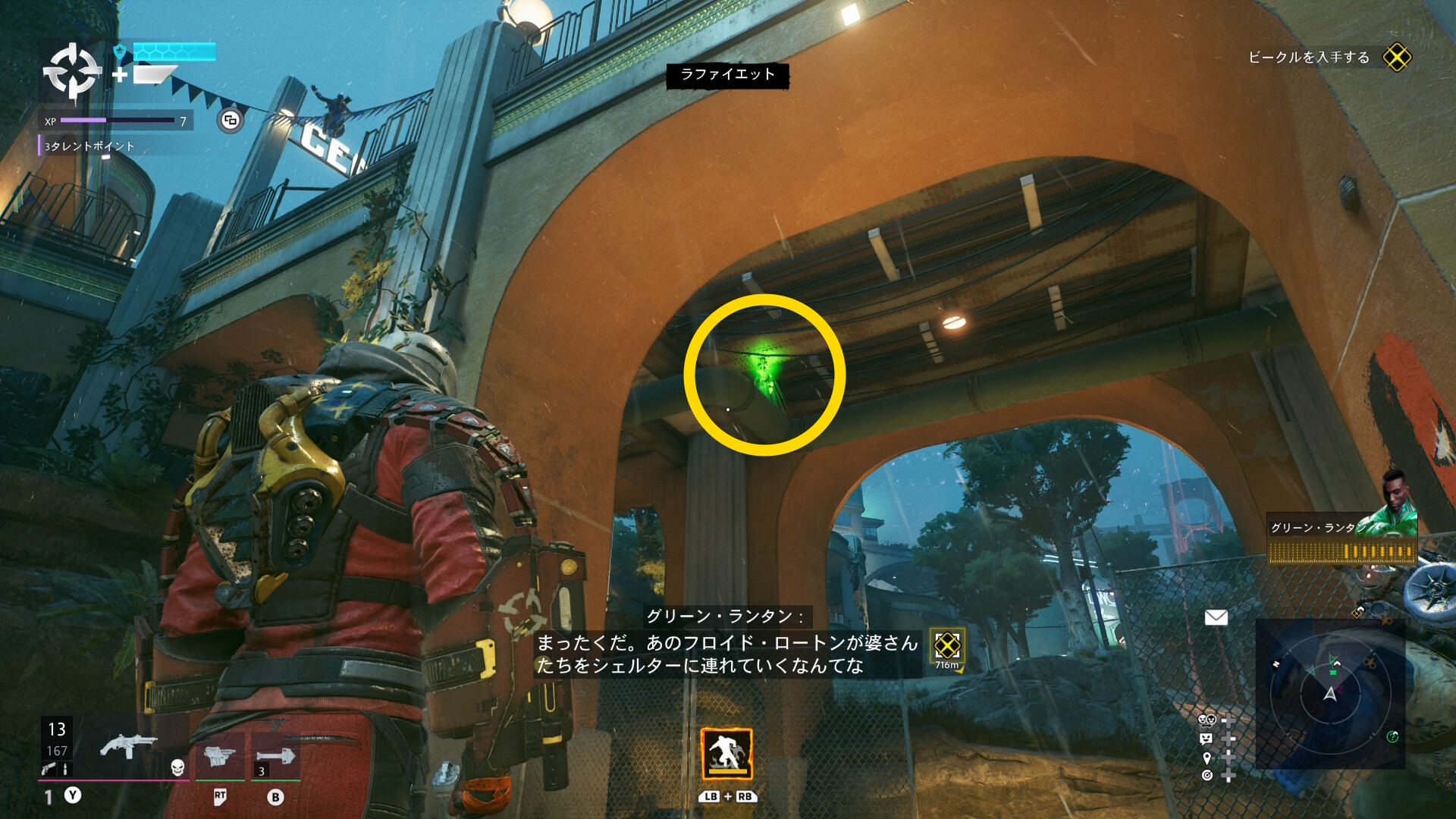Click the squad swap icon beside XP bar
This screenshot has width=1456, height=819.
point(231,120)
